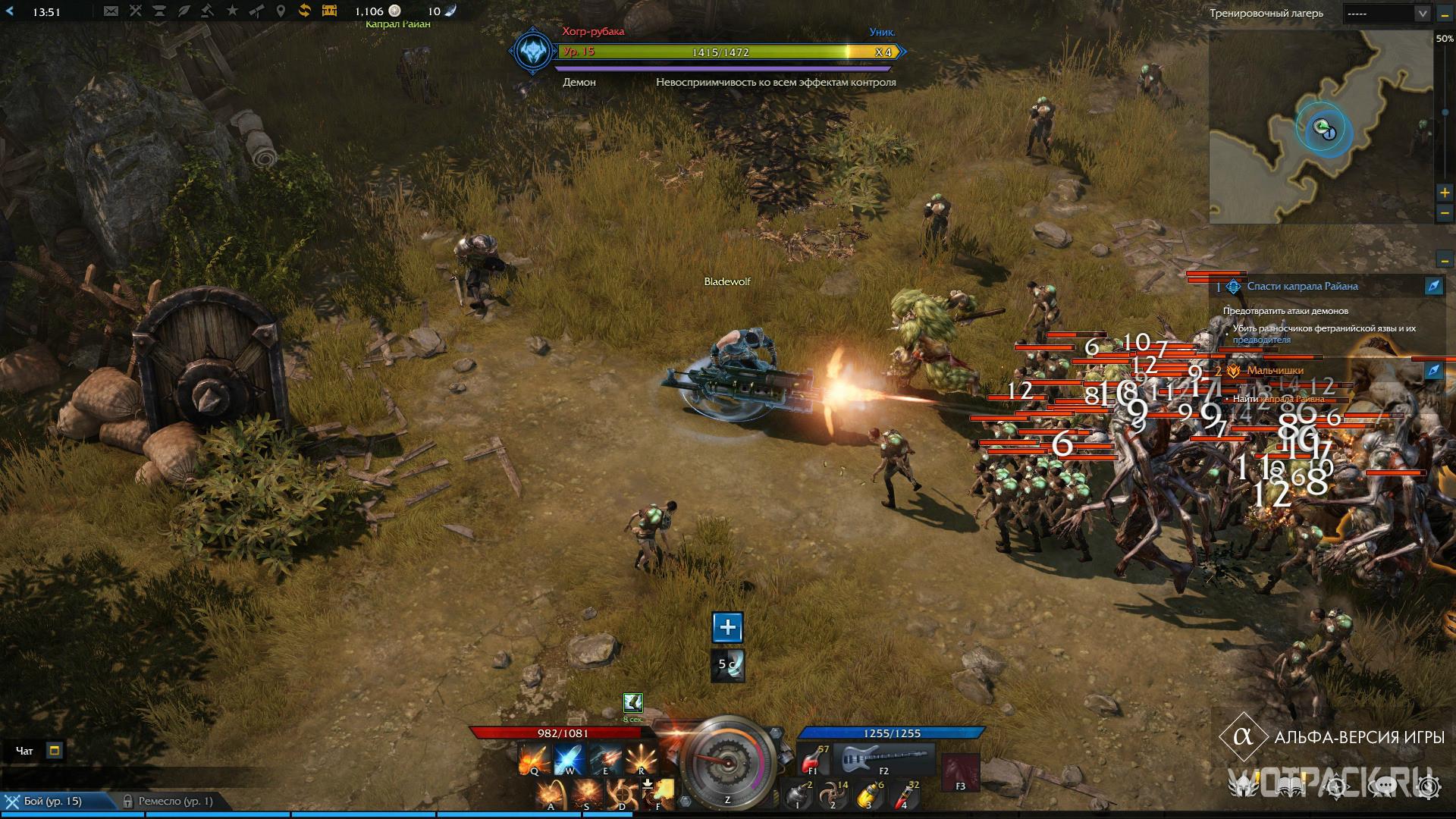1456x819 pixels.
Task: Collapse the top bar with the blue arrow
Action: (10, 11)
